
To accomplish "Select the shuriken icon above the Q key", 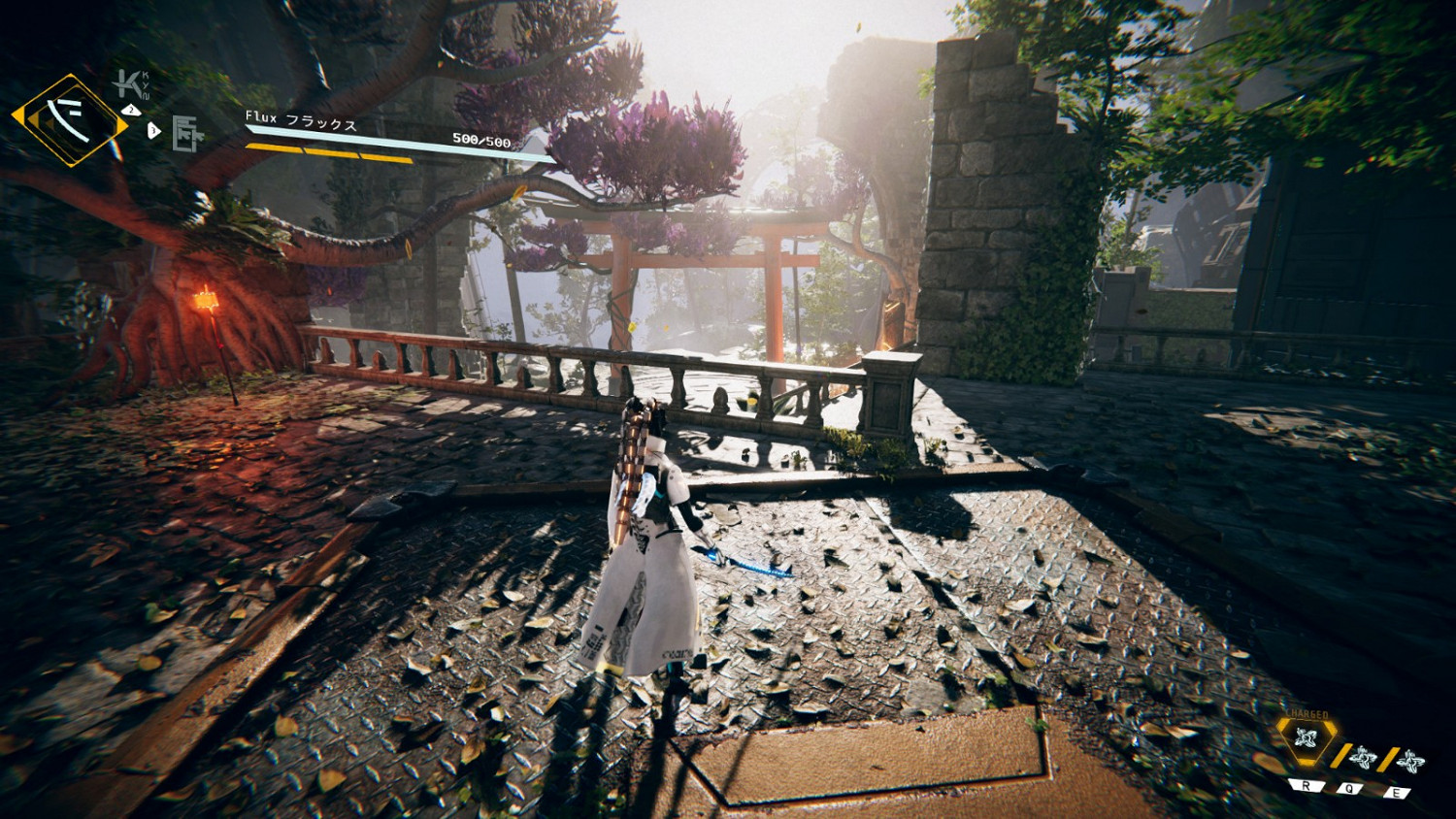I will click(1365, 759).
